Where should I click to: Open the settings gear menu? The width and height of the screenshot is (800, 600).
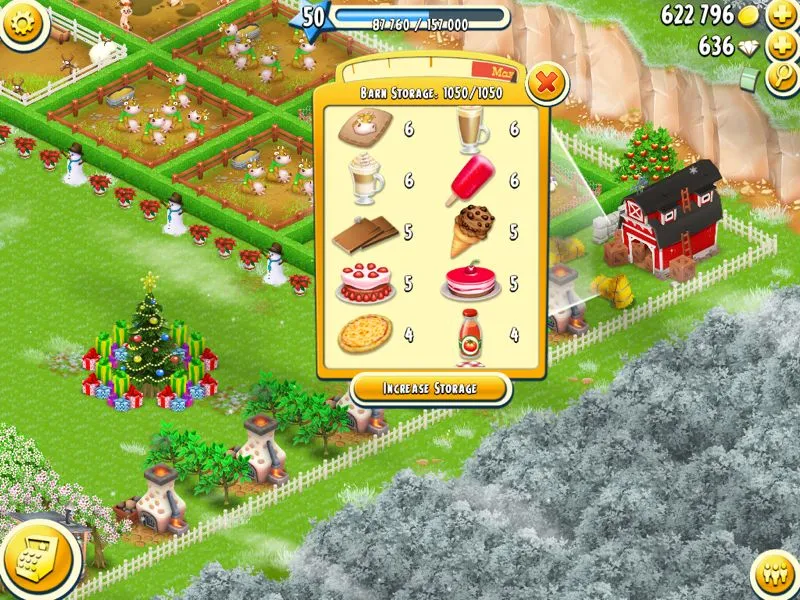24,24
